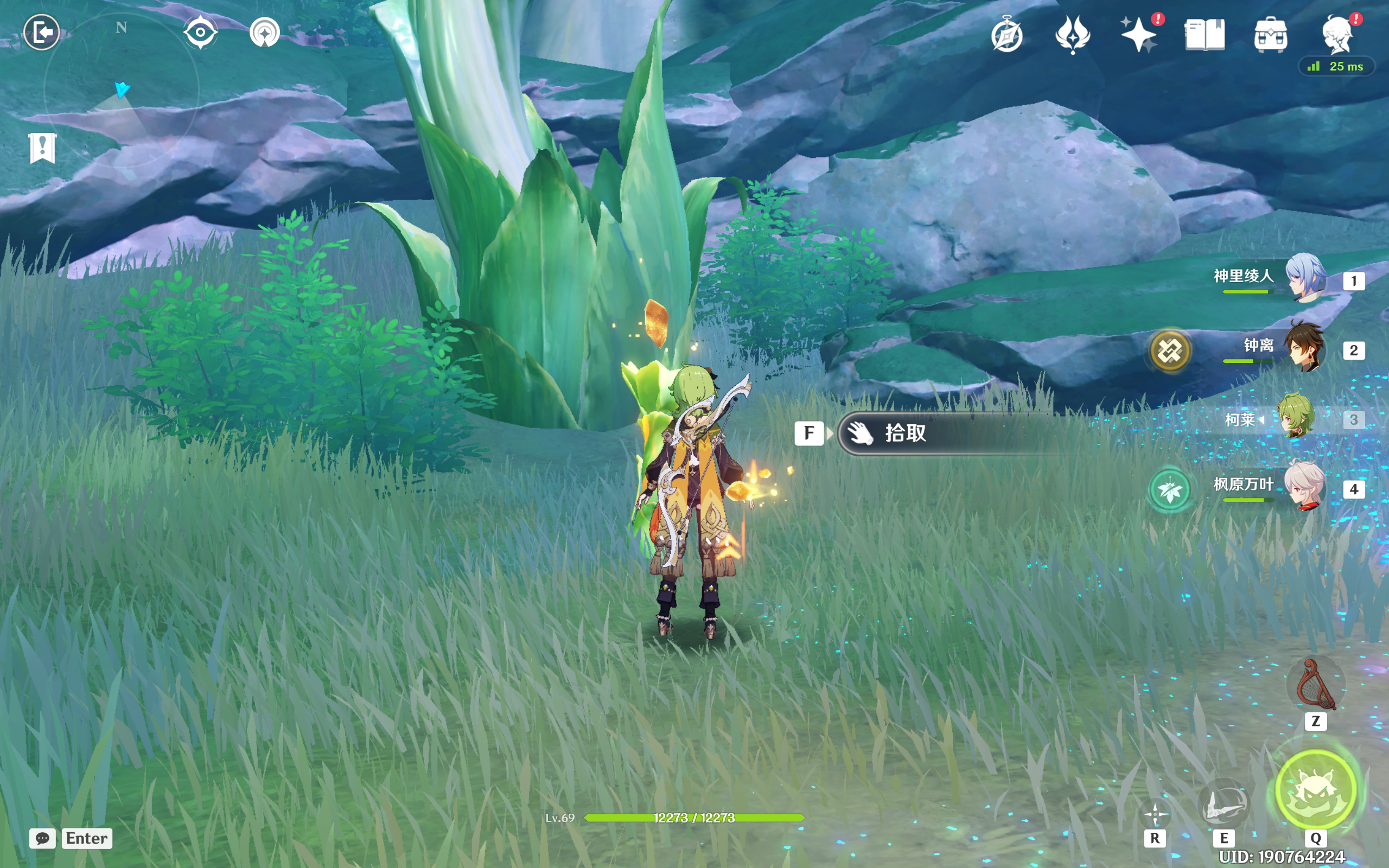Open the eye-shaped view icon
This screenshot has height=868, width=1389.
coord(200,32)
